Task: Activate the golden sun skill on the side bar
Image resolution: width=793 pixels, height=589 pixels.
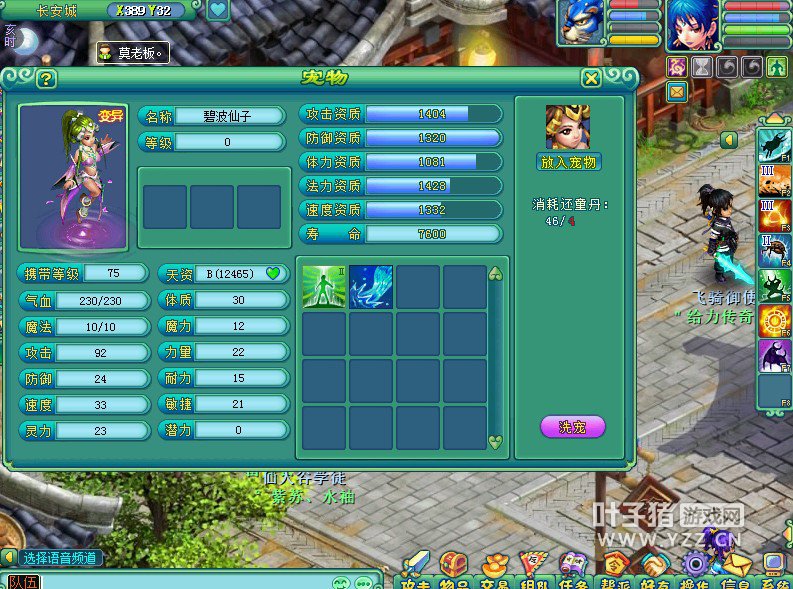Action: pyautogui.click(x=774, y=321)
